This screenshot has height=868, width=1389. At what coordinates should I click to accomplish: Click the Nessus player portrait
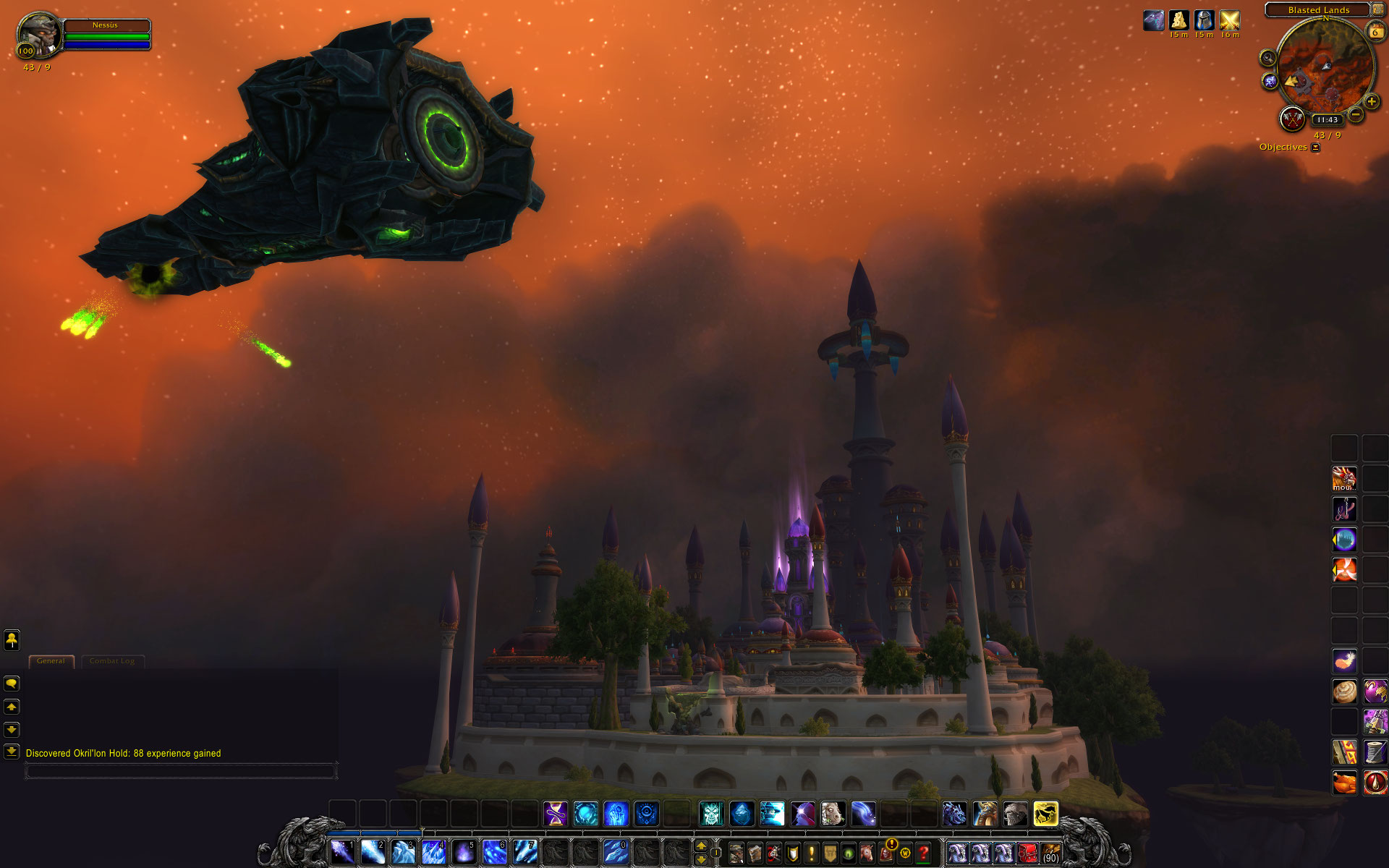[38, 33]
